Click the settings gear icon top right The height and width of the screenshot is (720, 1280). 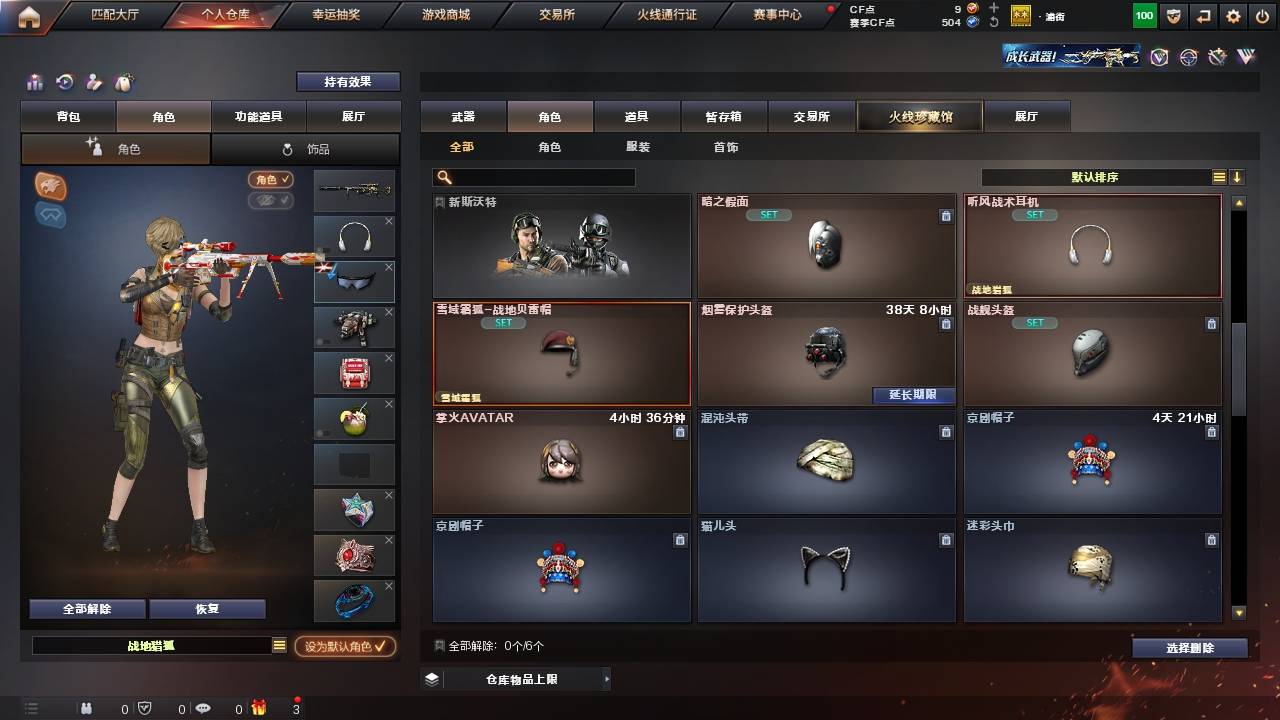click(x=1233, y=15)
